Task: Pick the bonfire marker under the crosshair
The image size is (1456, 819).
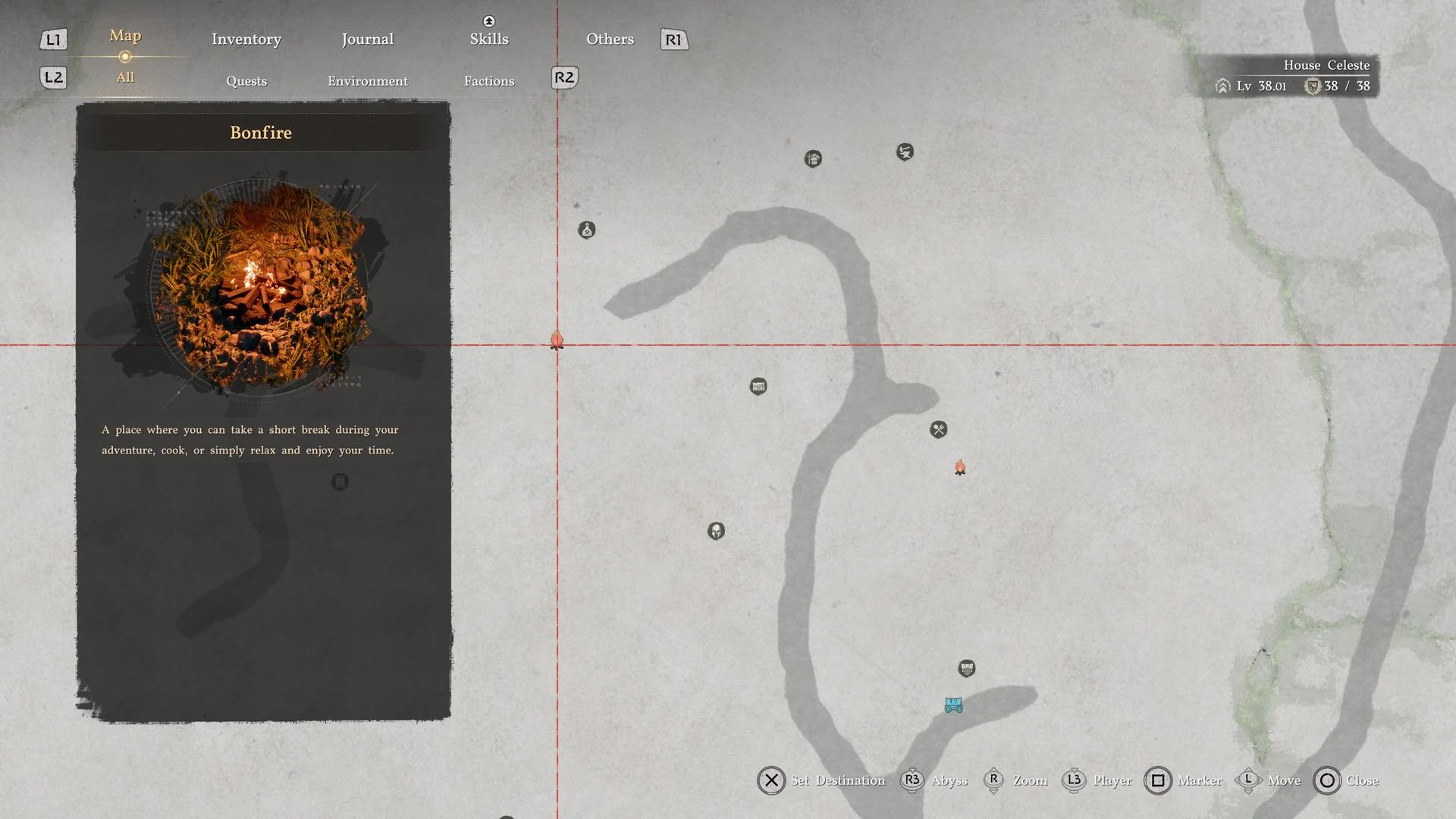Action: click(557, 340)
